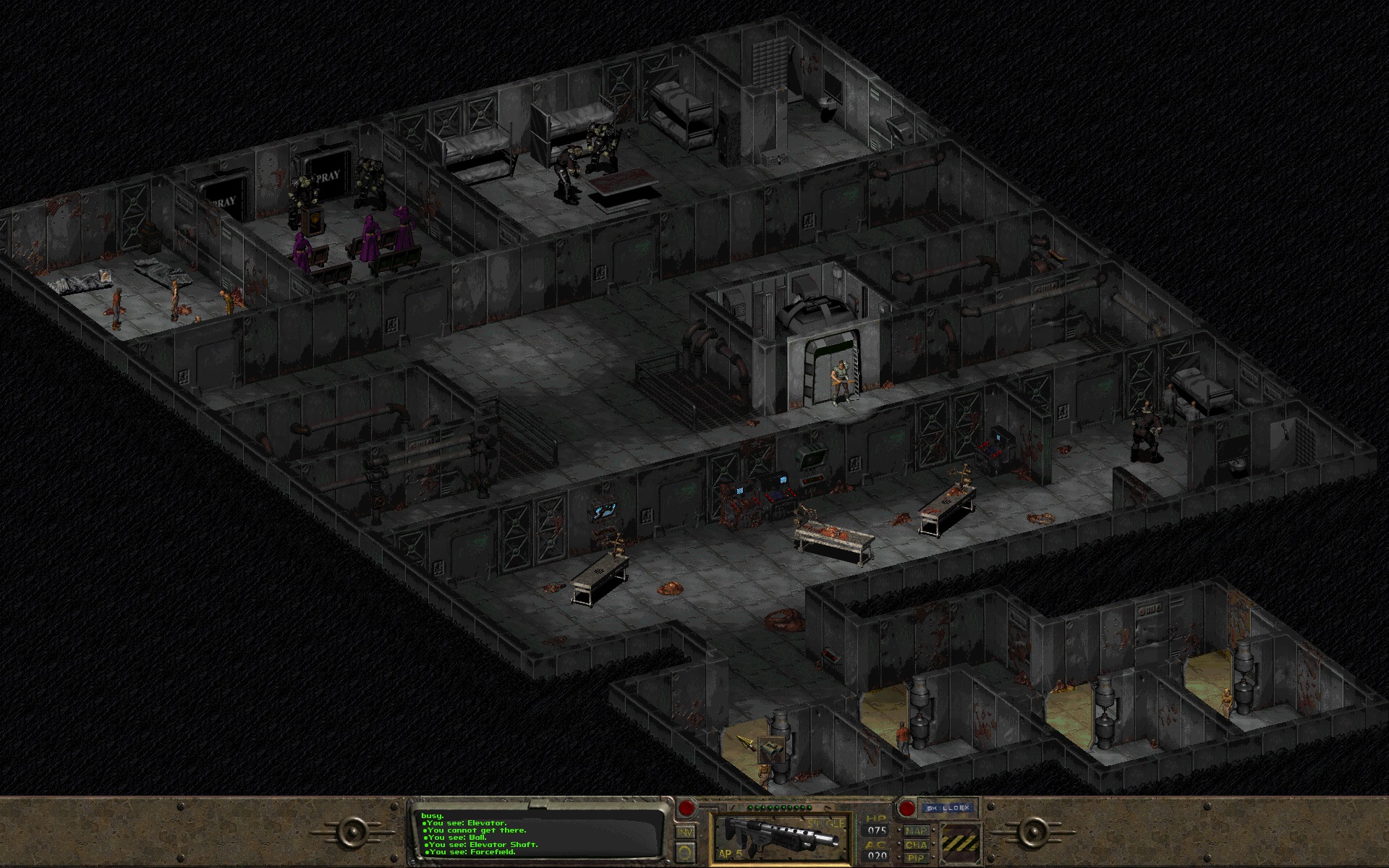The height and width of the screenshot is (868, 1389).
Task: Open the inventory with the INV button
Action: click(x=685, y=833)
